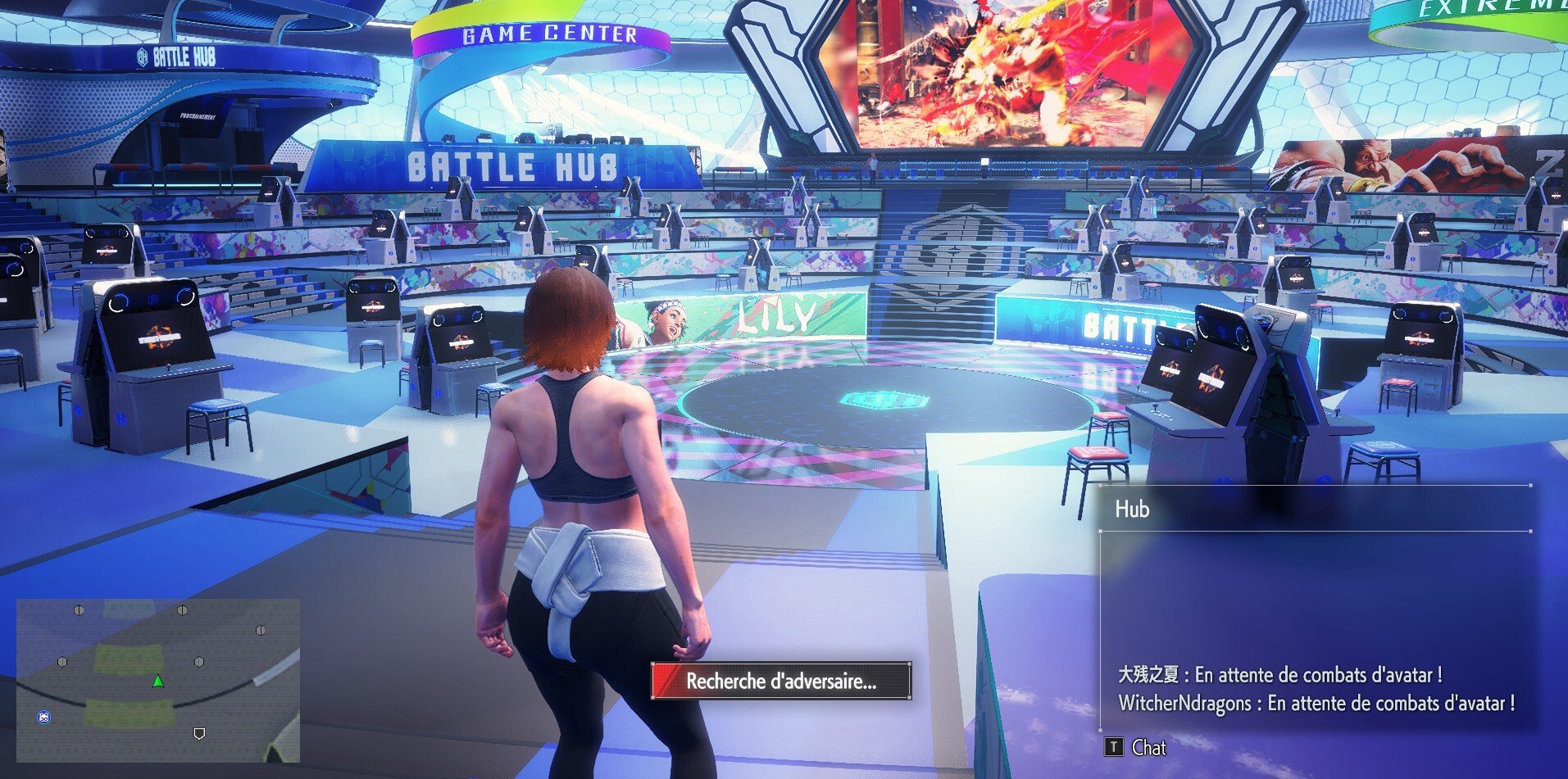Select the blue robot marker on minimap
Viewport: 1568px width, 779px height.
tap(44, 718)
